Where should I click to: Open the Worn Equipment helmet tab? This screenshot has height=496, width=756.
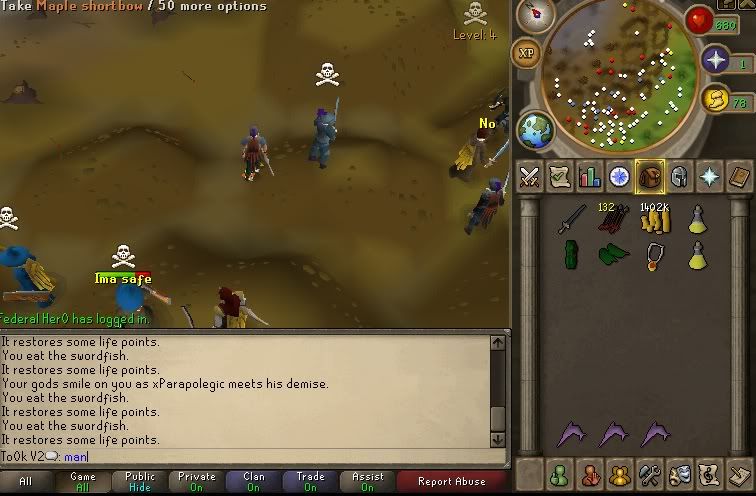point(678,177)
